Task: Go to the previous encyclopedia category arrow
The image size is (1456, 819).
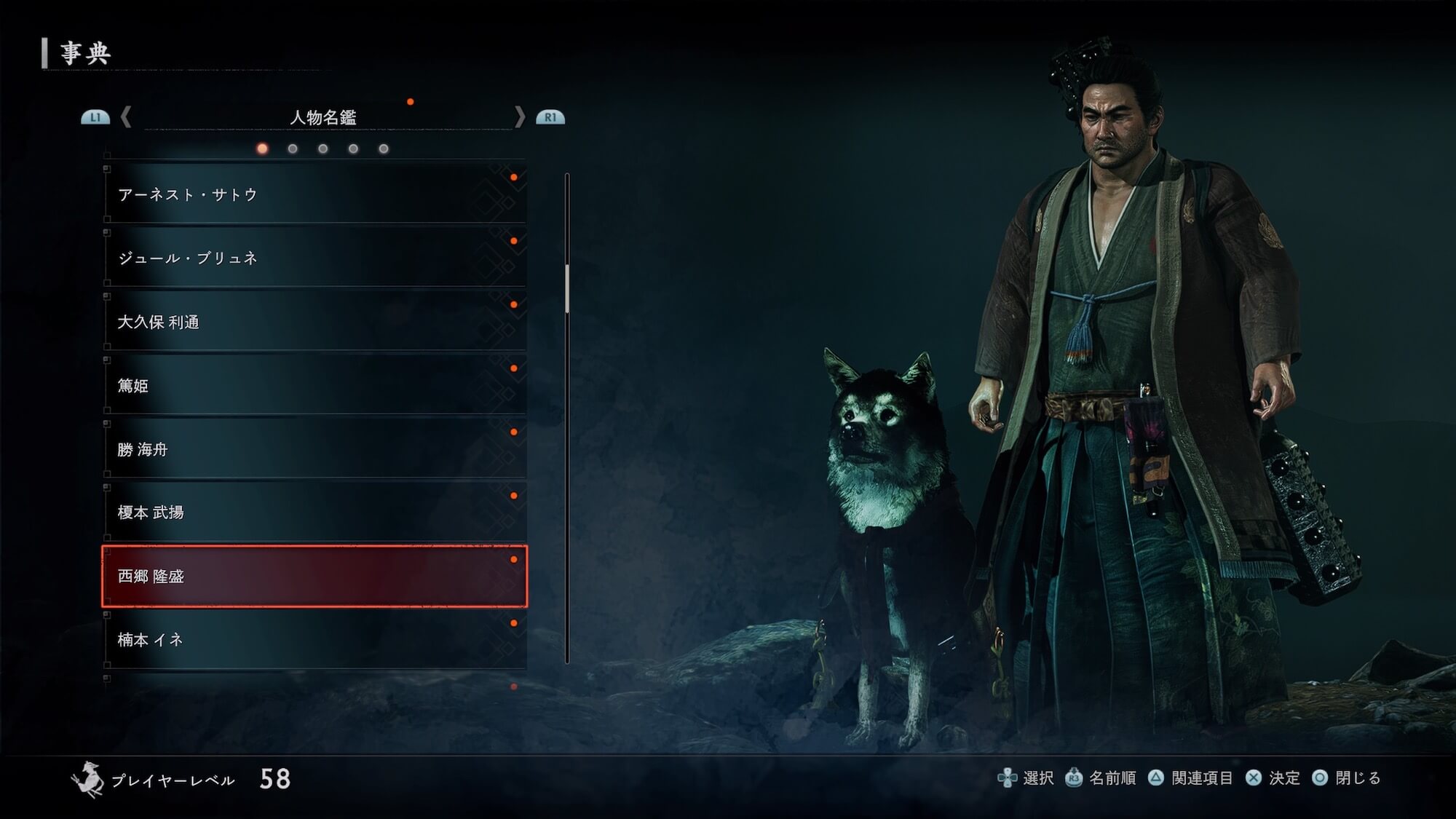Action: 126,117
